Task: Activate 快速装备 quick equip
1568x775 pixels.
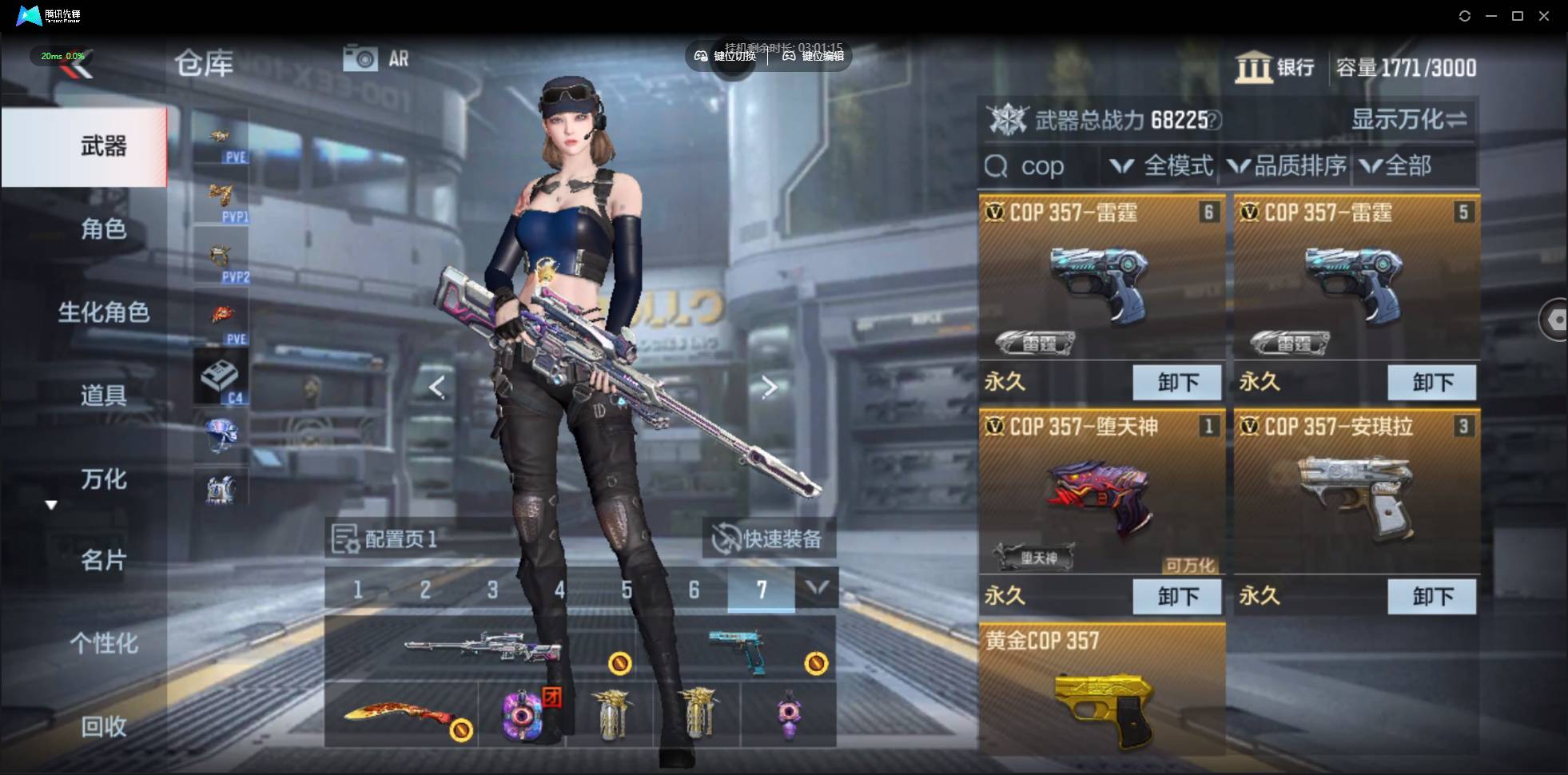Action: click(x=769, y=539)
